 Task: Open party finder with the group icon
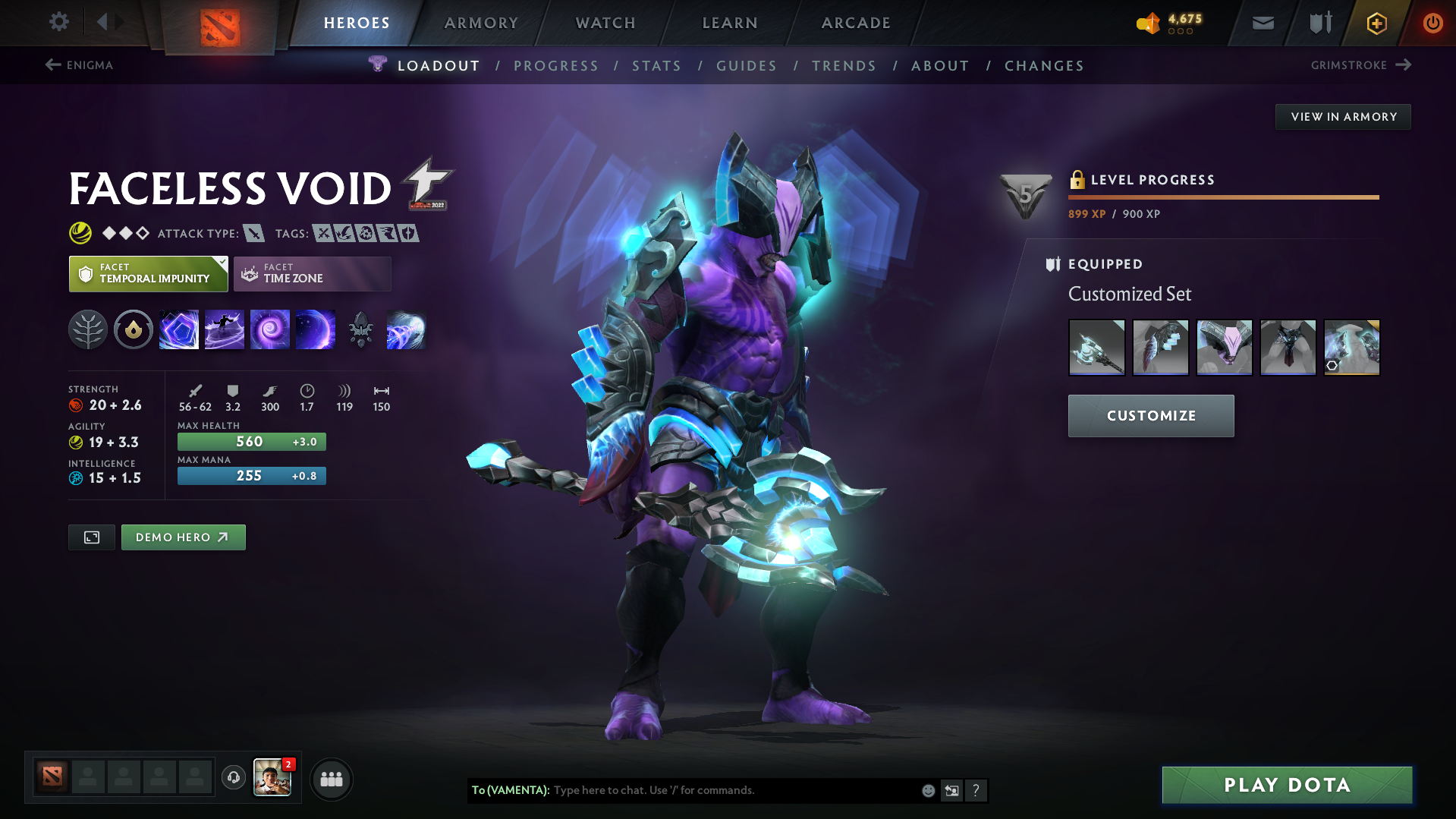(331, 779)
